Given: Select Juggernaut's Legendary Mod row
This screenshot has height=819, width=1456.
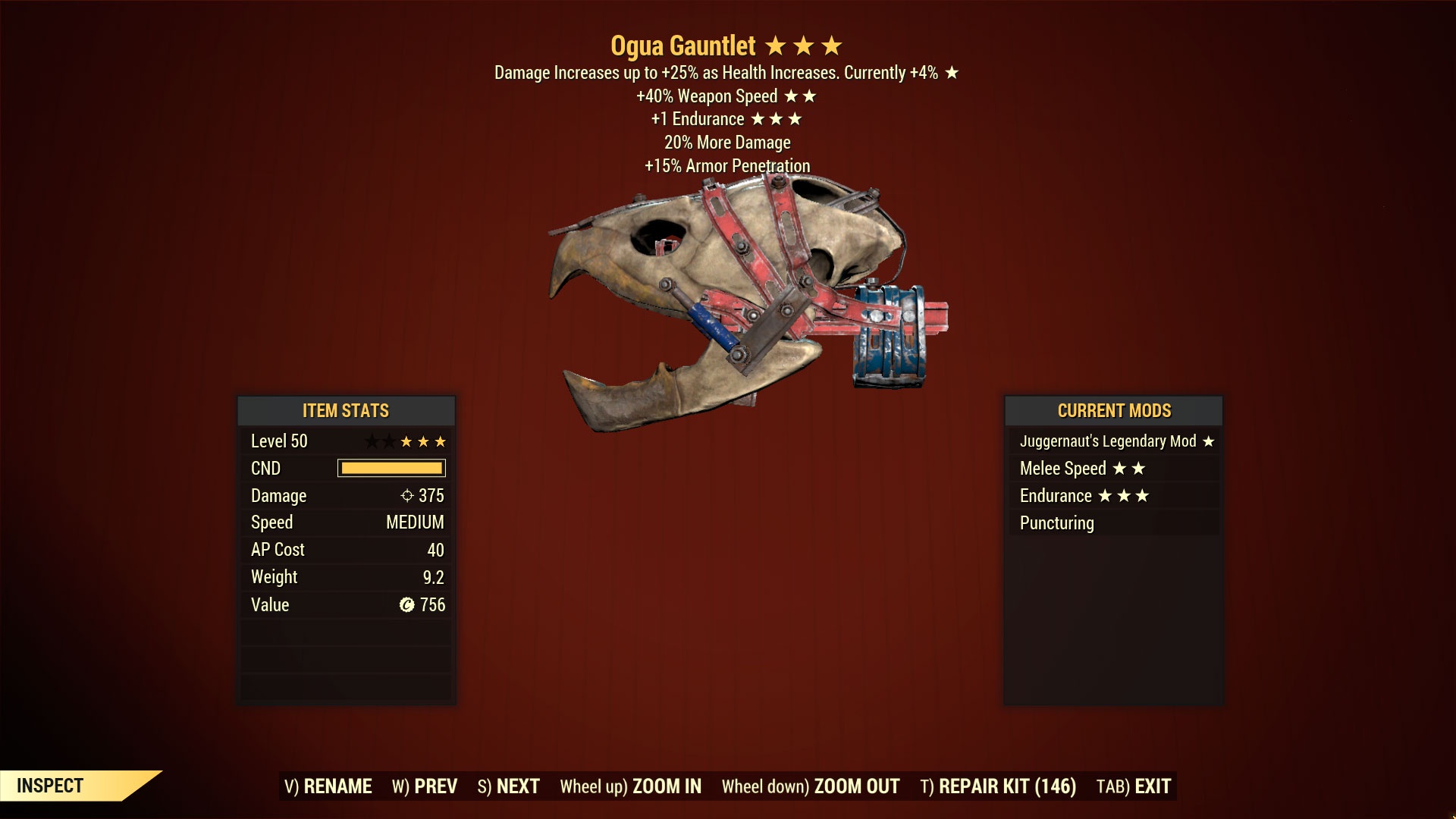Looking at the screenshot, I should pos(1114,441).
